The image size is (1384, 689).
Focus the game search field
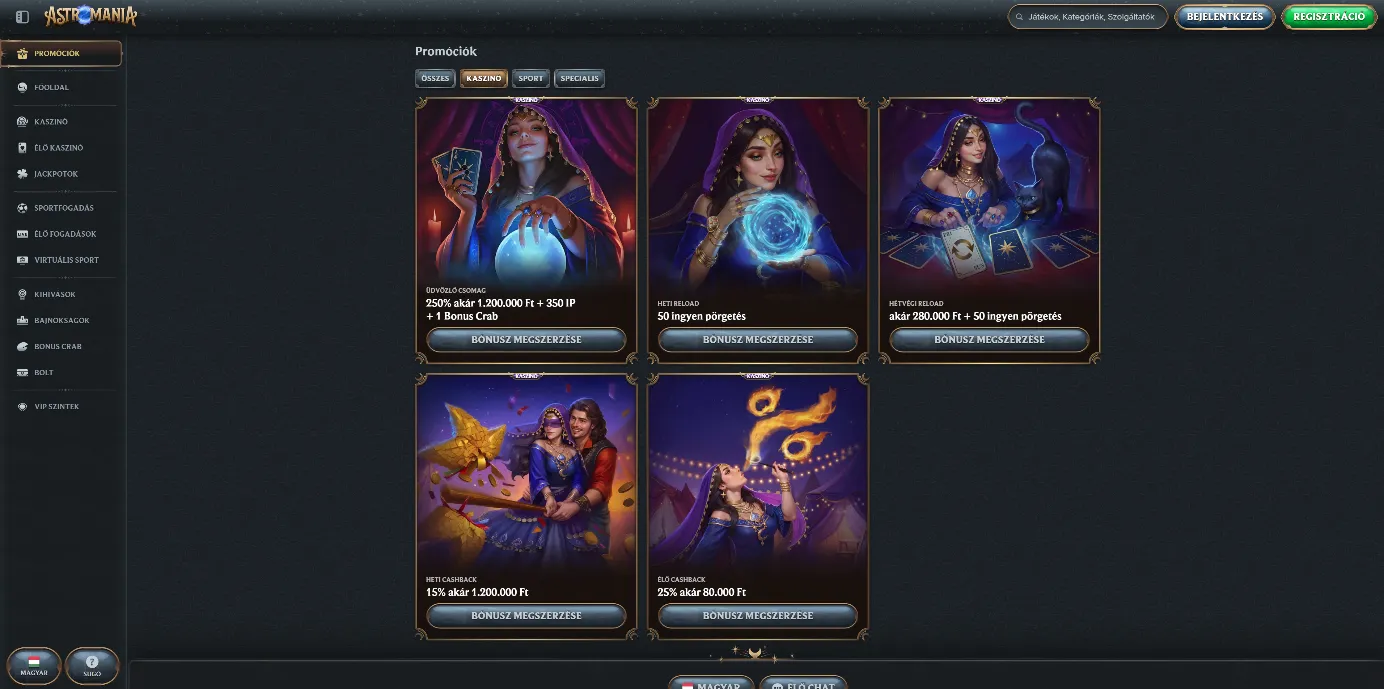tap(1090, 17)
